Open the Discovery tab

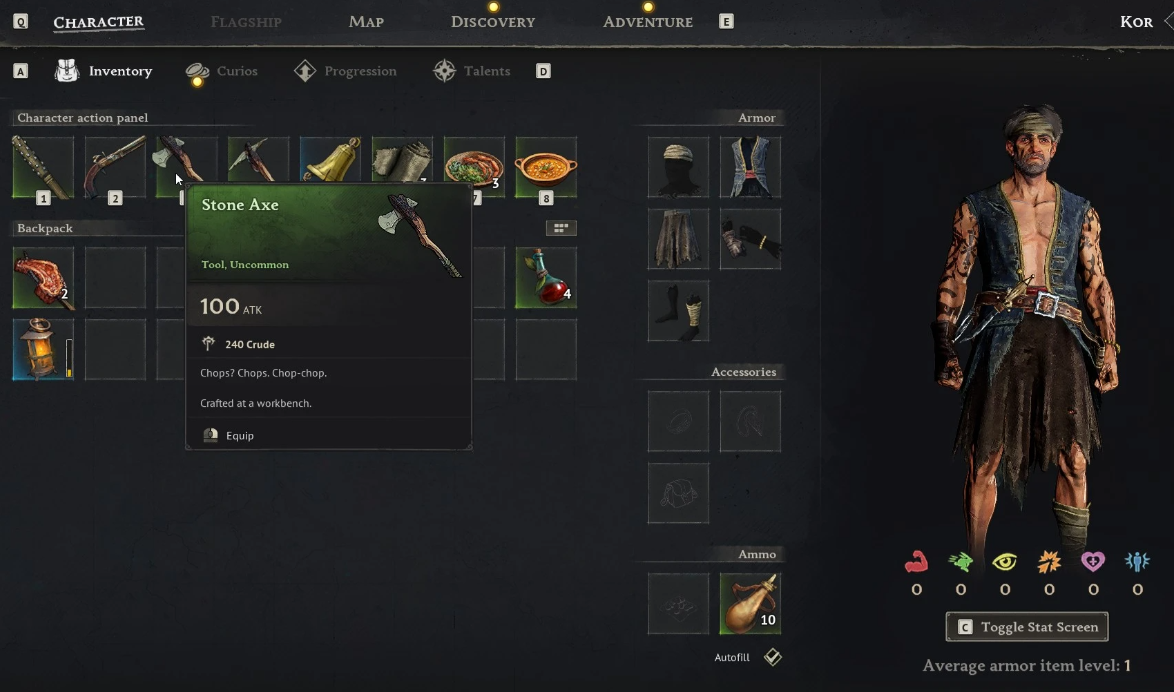coord(493,22)
